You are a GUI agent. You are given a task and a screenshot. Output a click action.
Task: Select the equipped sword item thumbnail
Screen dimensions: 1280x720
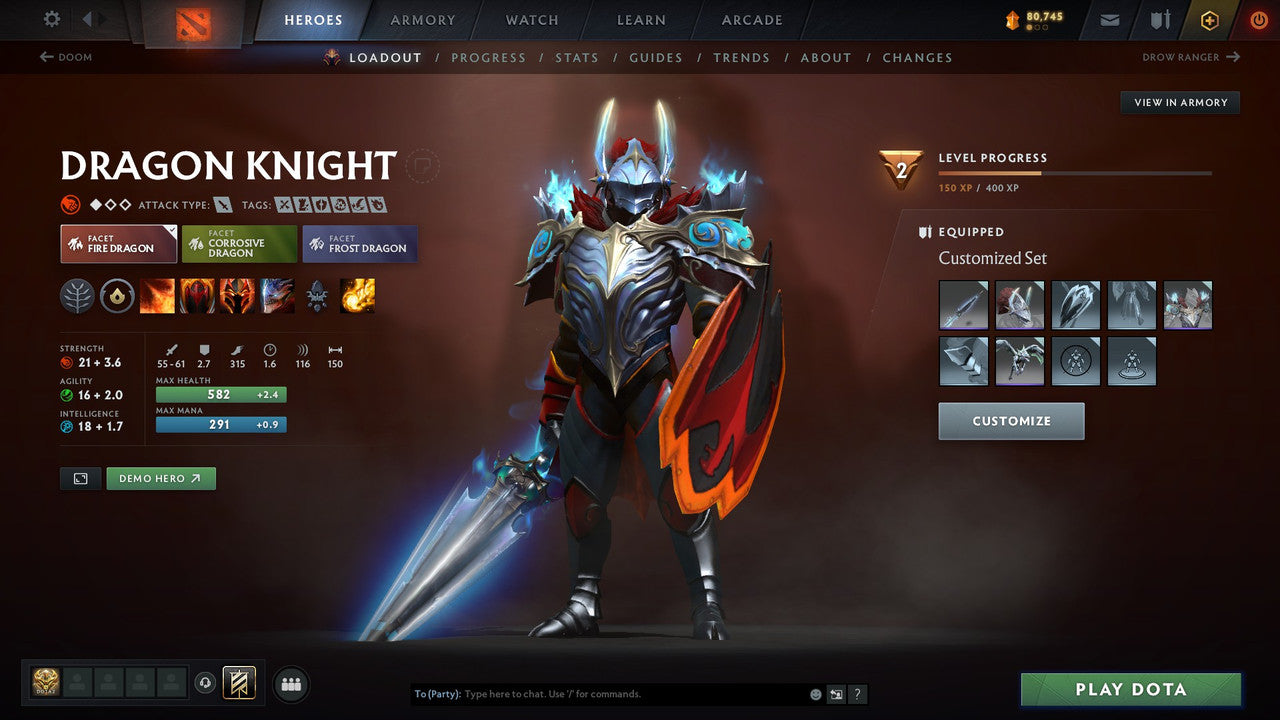pyautogui.click(x=963, y=305)
